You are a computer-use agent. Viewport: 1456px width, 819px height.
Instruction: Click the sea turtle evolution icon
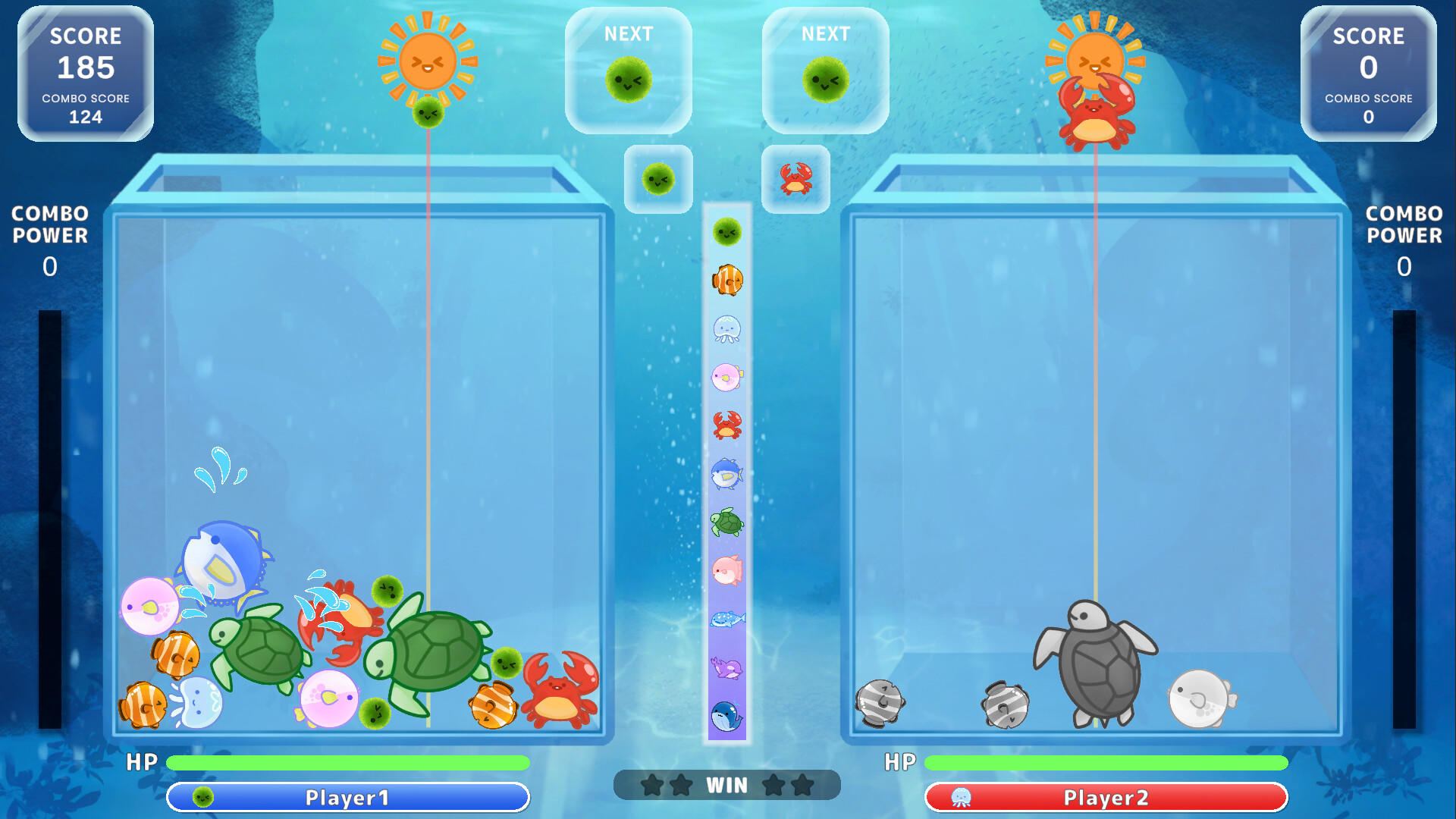pos(726,523)
